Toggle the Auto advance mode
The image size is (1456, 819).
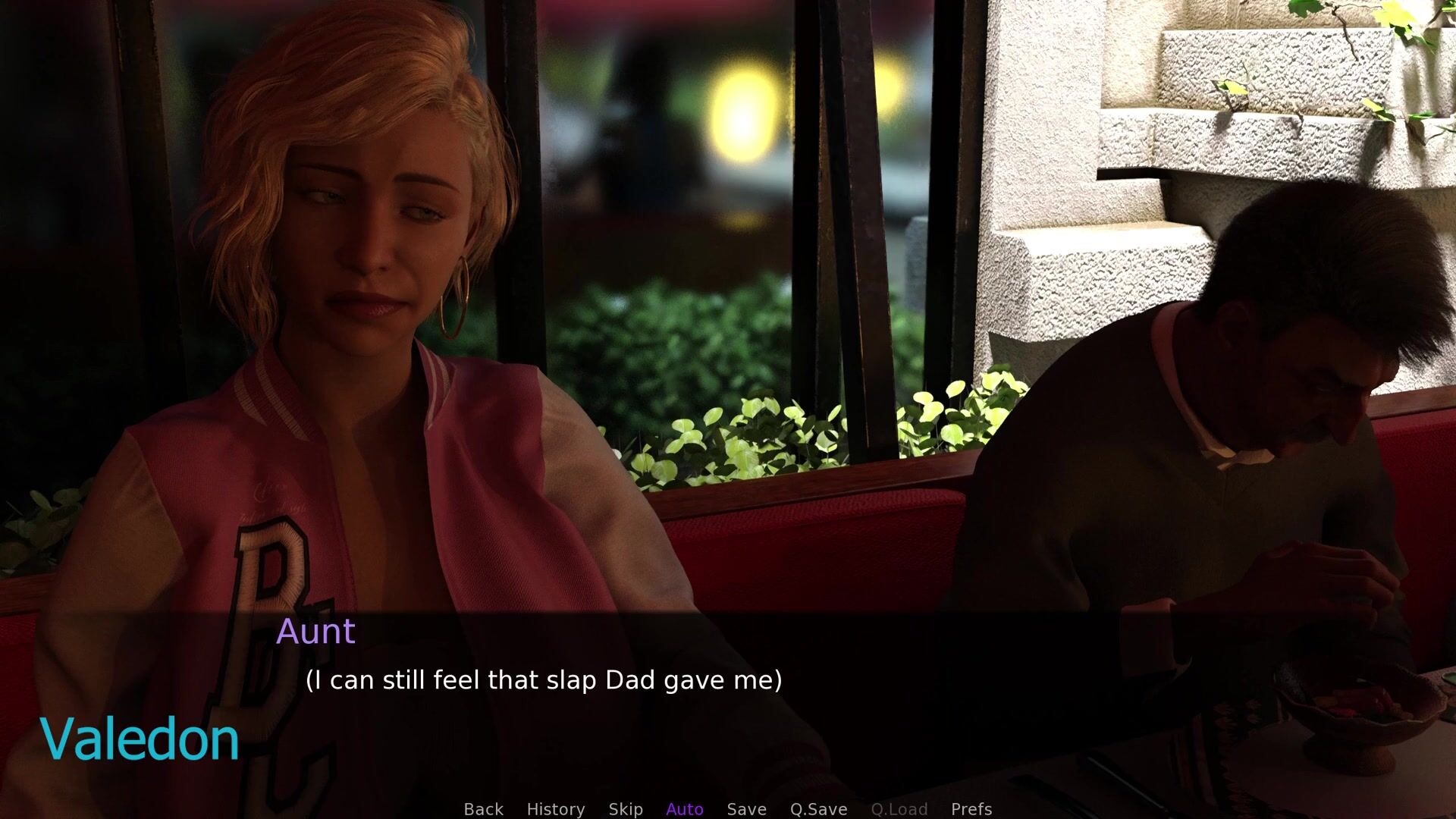(685, 809)
